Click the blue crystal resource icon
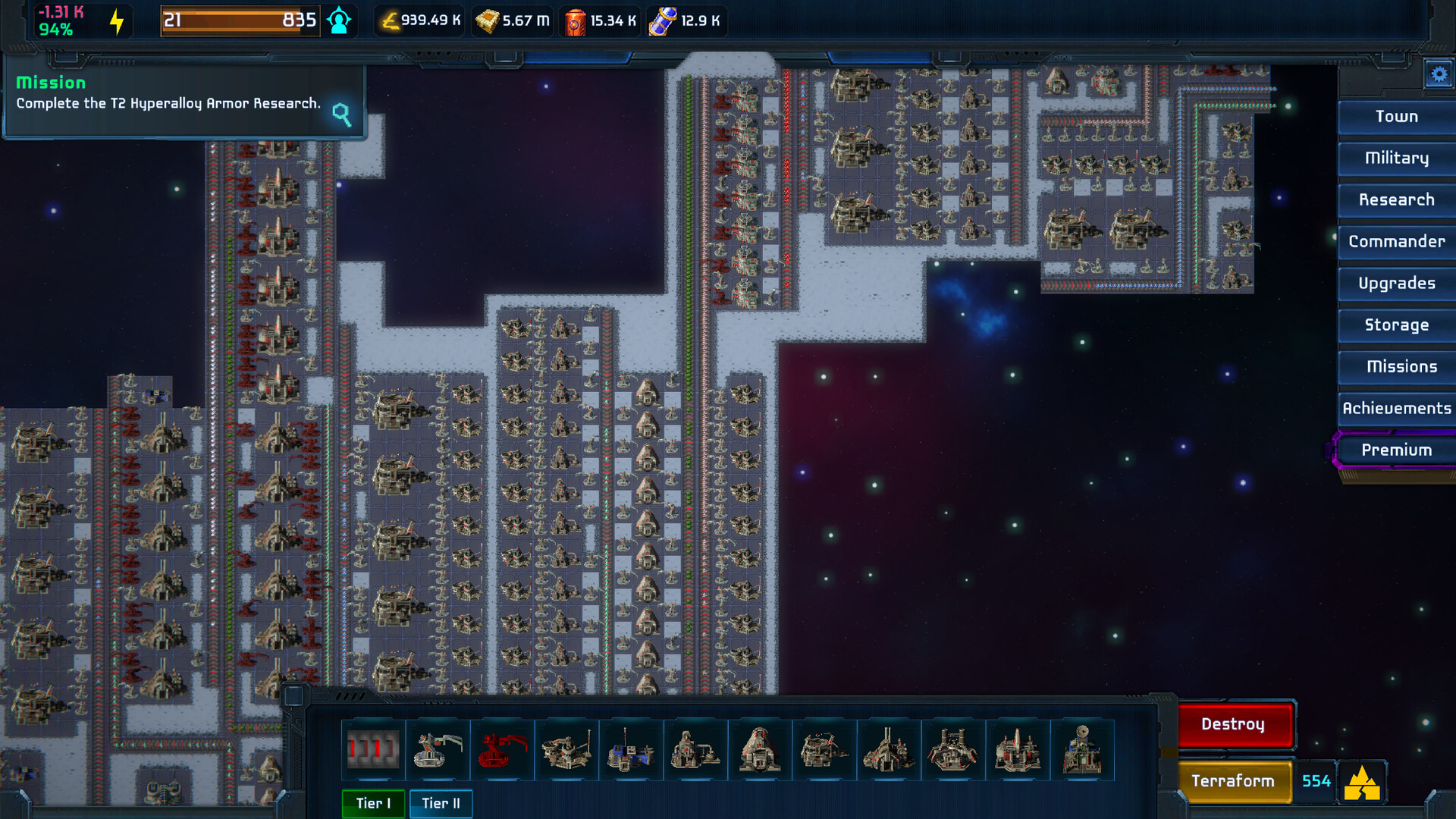The width and height of the screenshot is (1456, 819). point(662,20)
